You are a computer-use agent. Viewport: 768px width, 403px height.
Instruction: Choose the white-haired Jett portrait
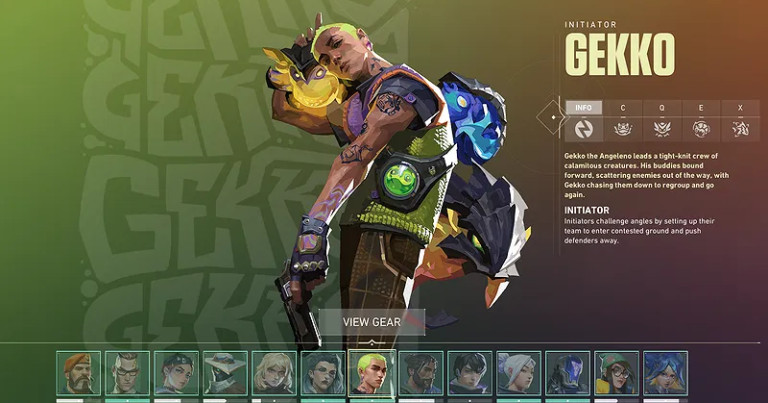point(519,373)
